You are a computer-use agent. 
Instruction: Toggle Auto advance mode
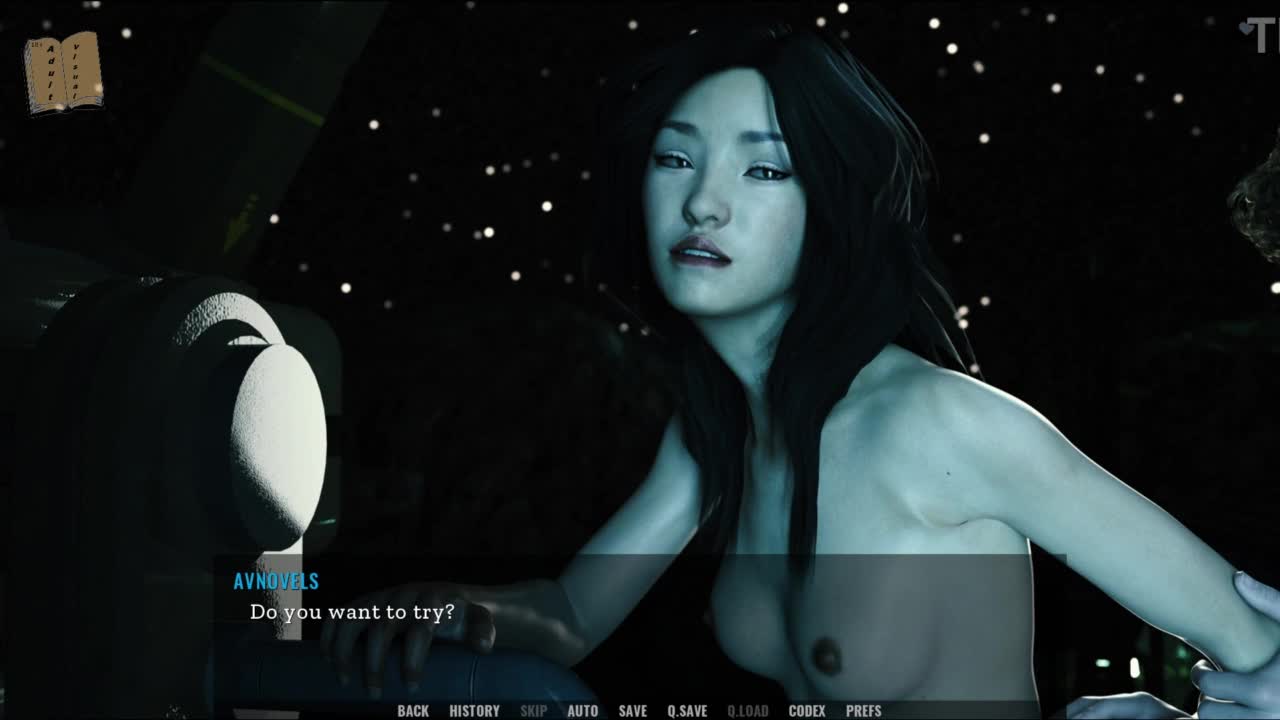[x=582, y=711]
